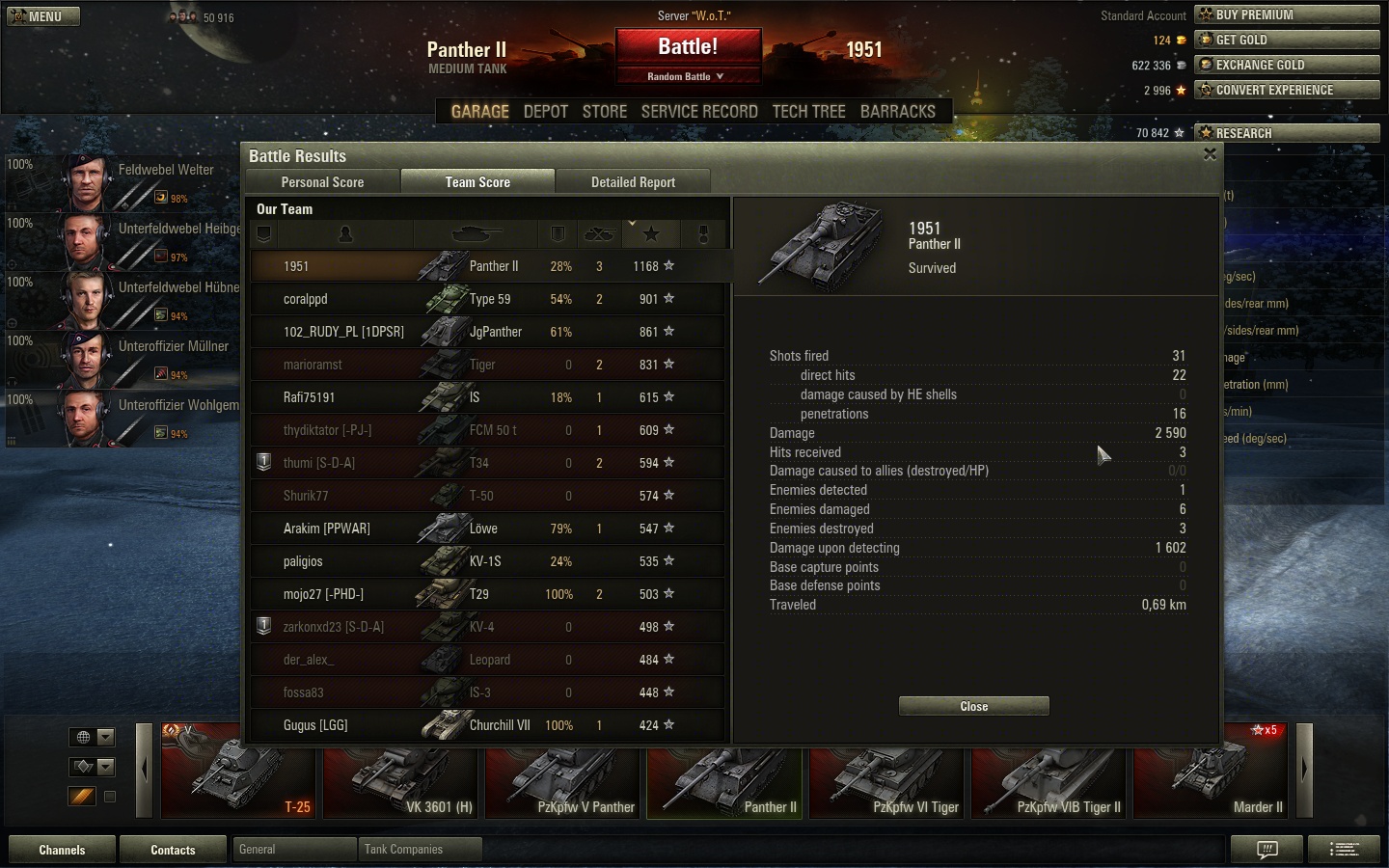Open the Contacts list
1389x868 pixels.
point(173,850)
